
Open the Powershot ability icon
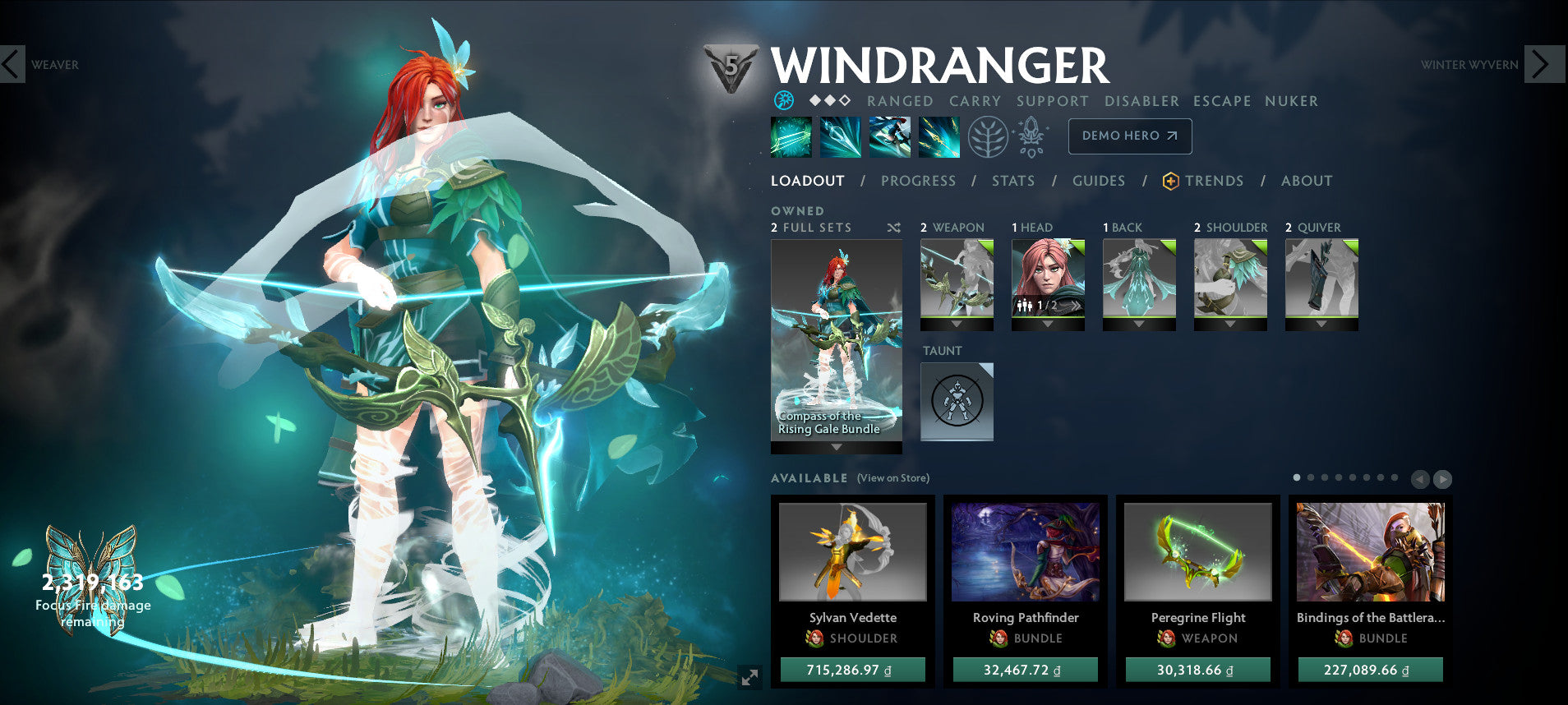pos(838,136)
